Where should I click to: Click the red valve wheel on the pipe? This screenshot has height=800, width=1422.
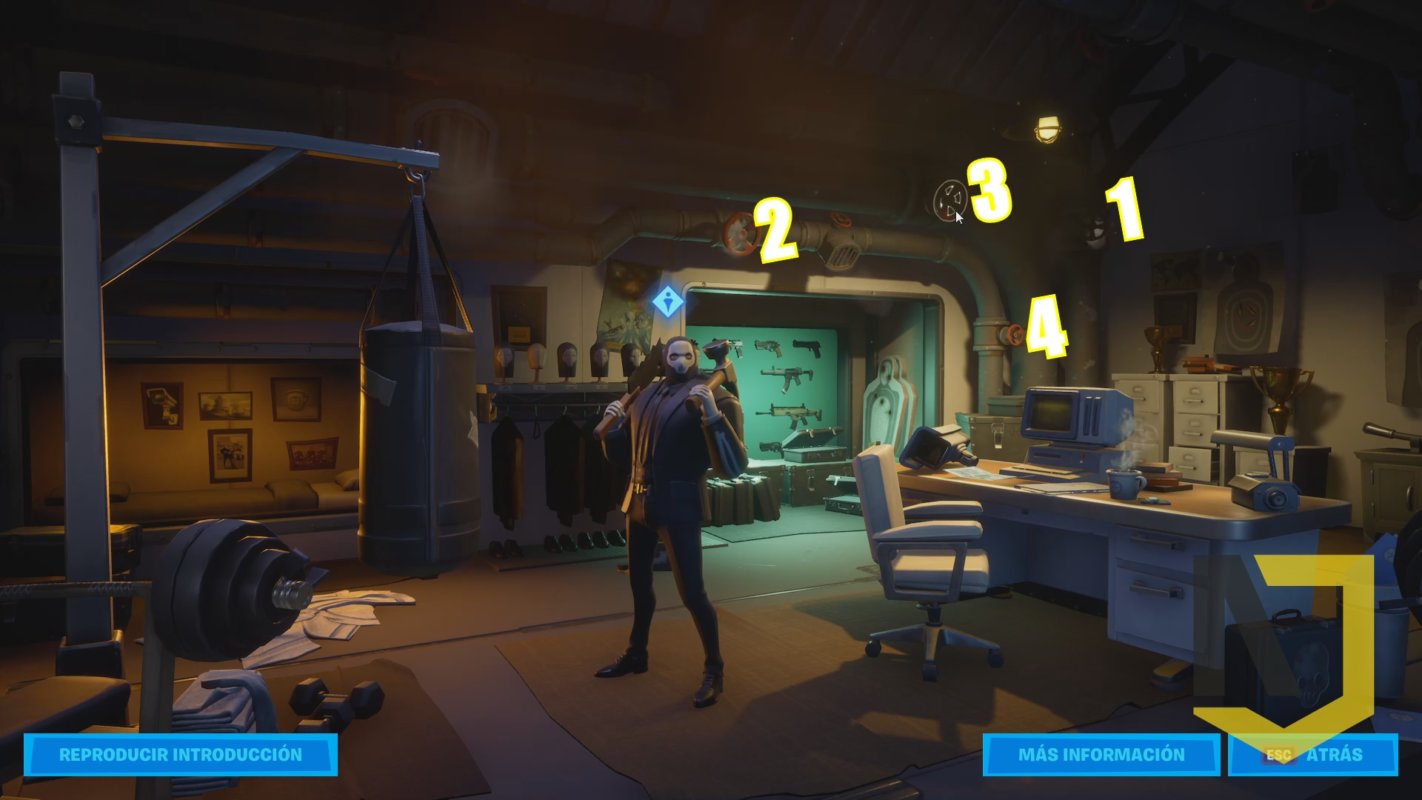pyautogui.click(x=737, y=232)
